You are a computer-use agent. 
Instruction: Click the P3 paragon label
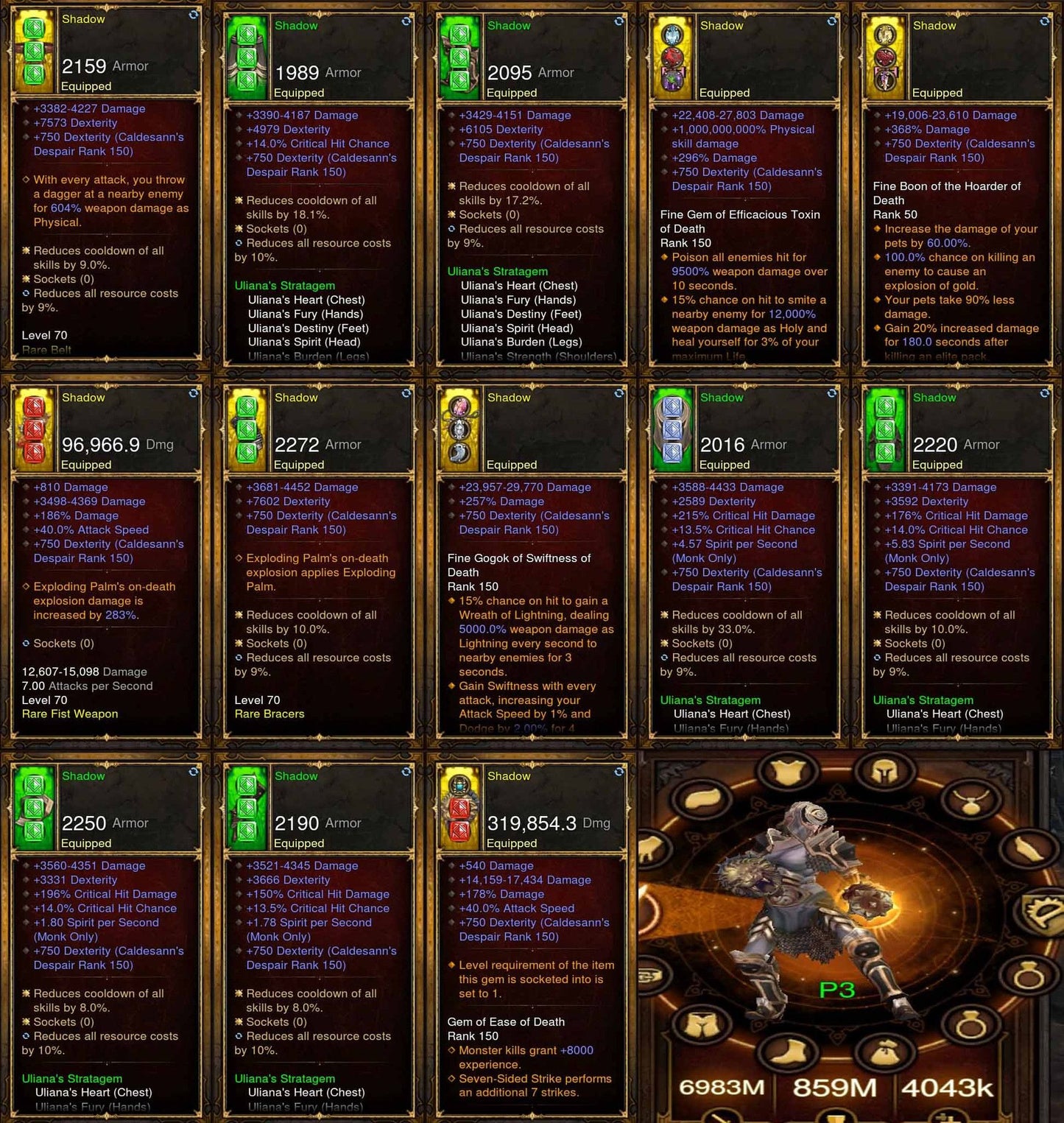[837, 988]
